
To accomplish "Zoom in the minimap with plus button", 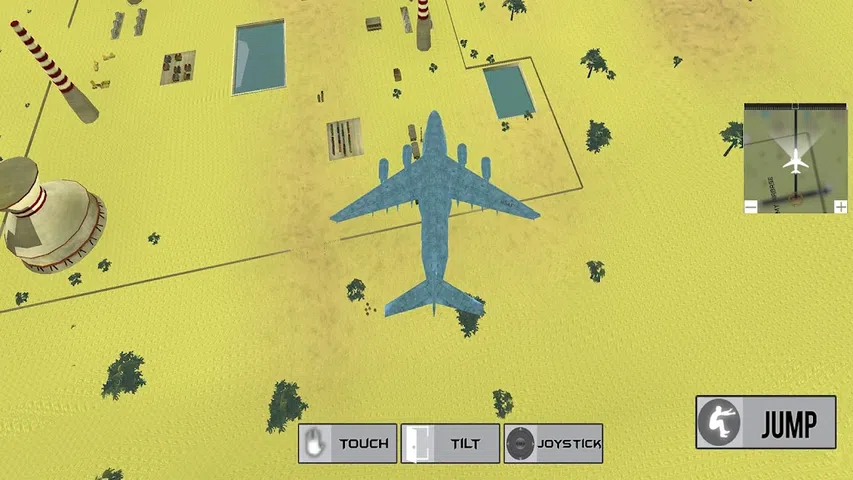I will [841, 207].
